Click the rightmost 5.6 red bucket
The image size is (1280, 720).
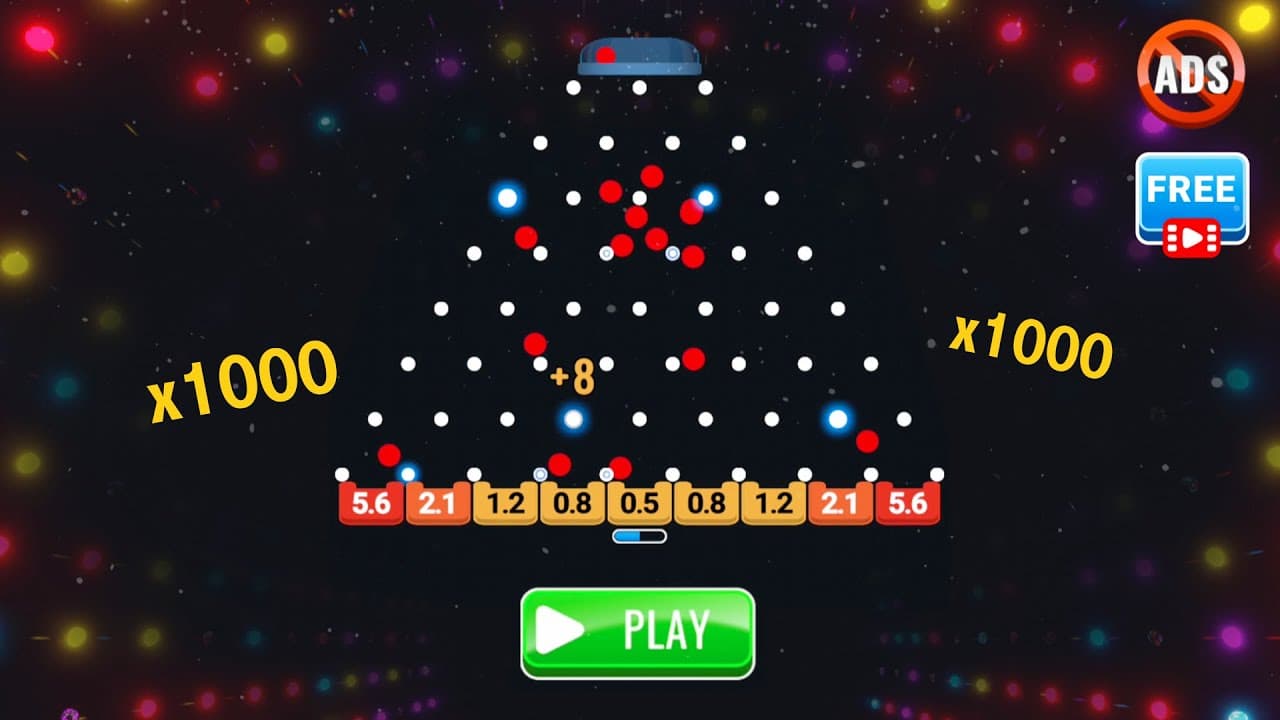[905, 500]
